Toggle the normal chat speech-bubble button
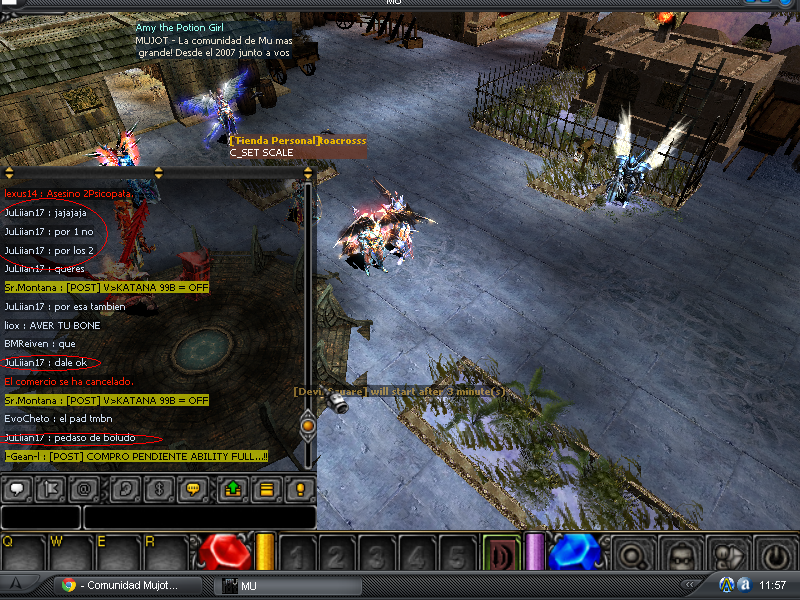The height and width of the screenshot is (600, 800). (17, 490)
